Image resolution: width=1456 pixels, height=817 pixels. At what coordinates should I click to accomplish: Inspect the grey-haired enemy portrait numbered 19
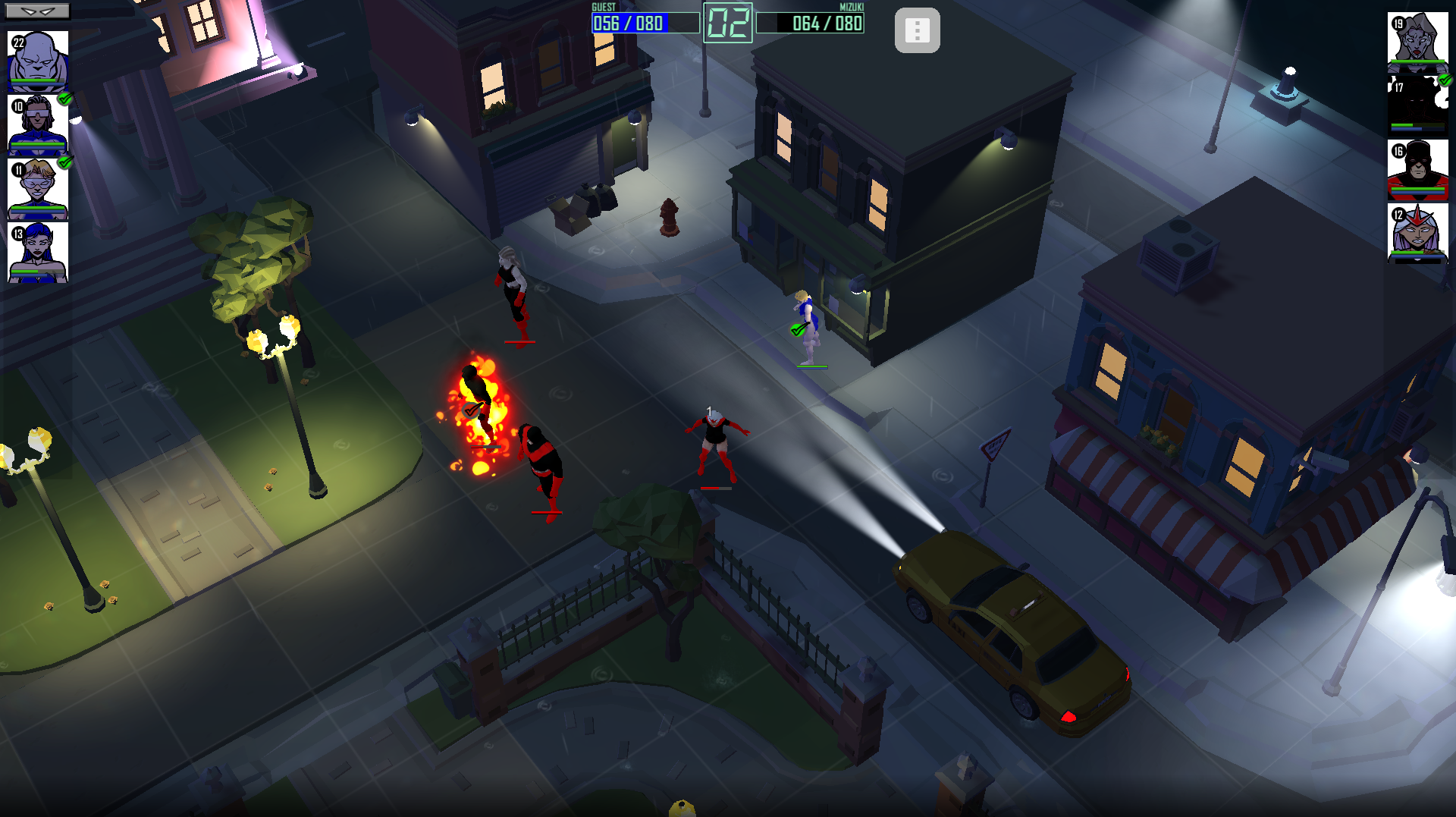click(x=1417, y=42)
